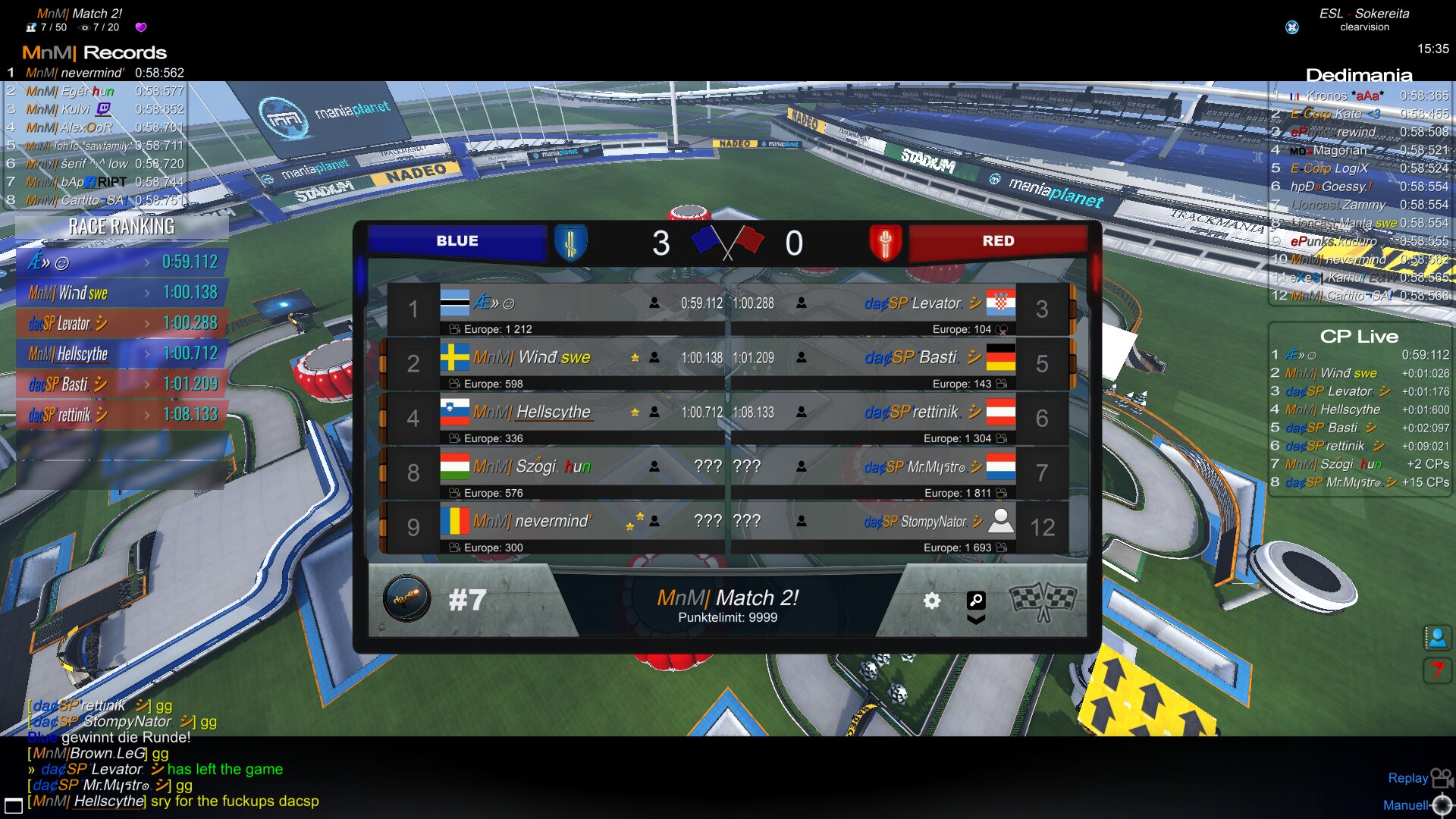This screenshot has height=819, width=1456.
Task: Open scoreboard settings gear icon
Action: [931, 601]
